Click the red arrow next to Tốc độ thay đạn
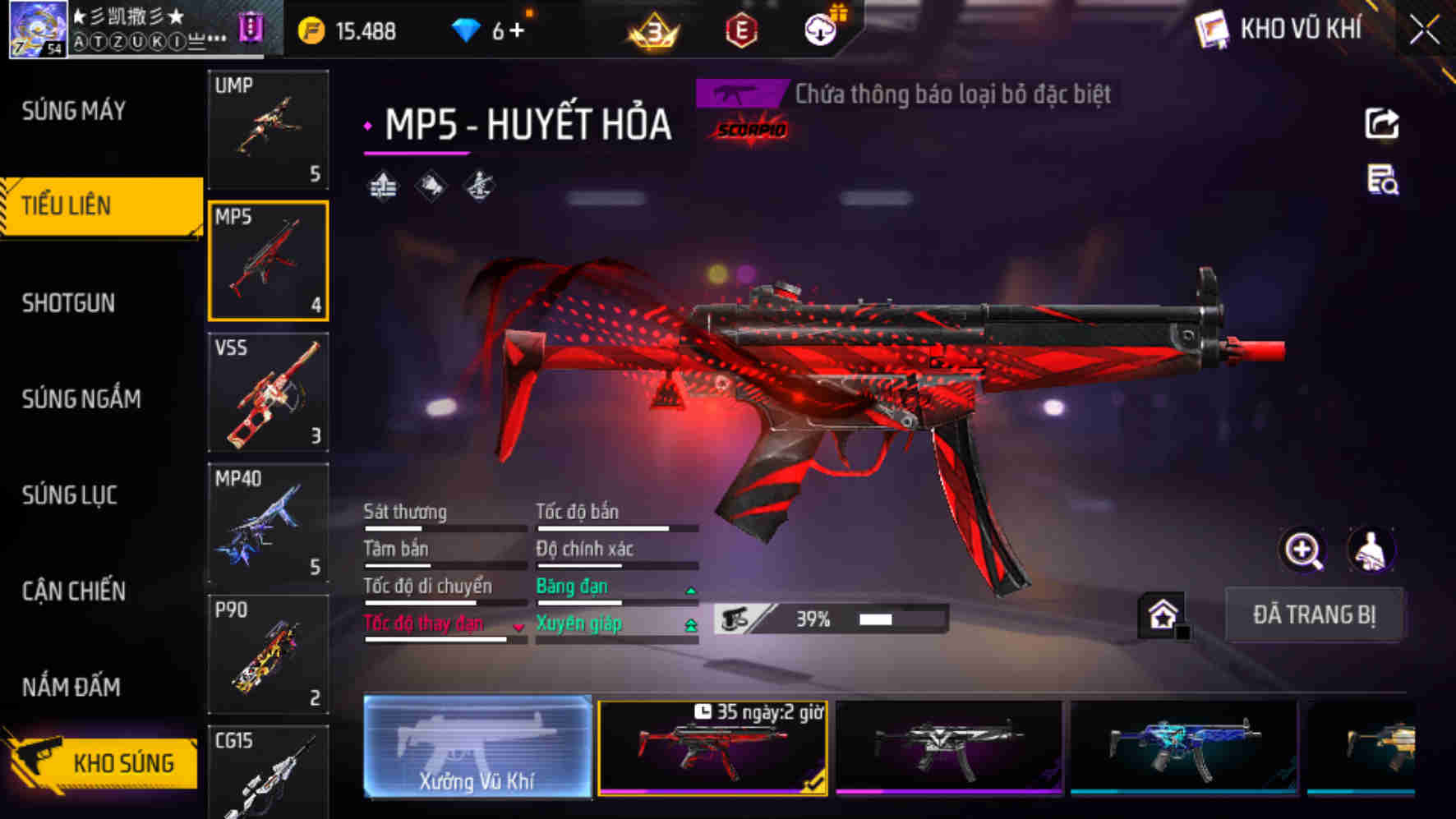This screenshot has width=1456, height=819. point(518,627)
